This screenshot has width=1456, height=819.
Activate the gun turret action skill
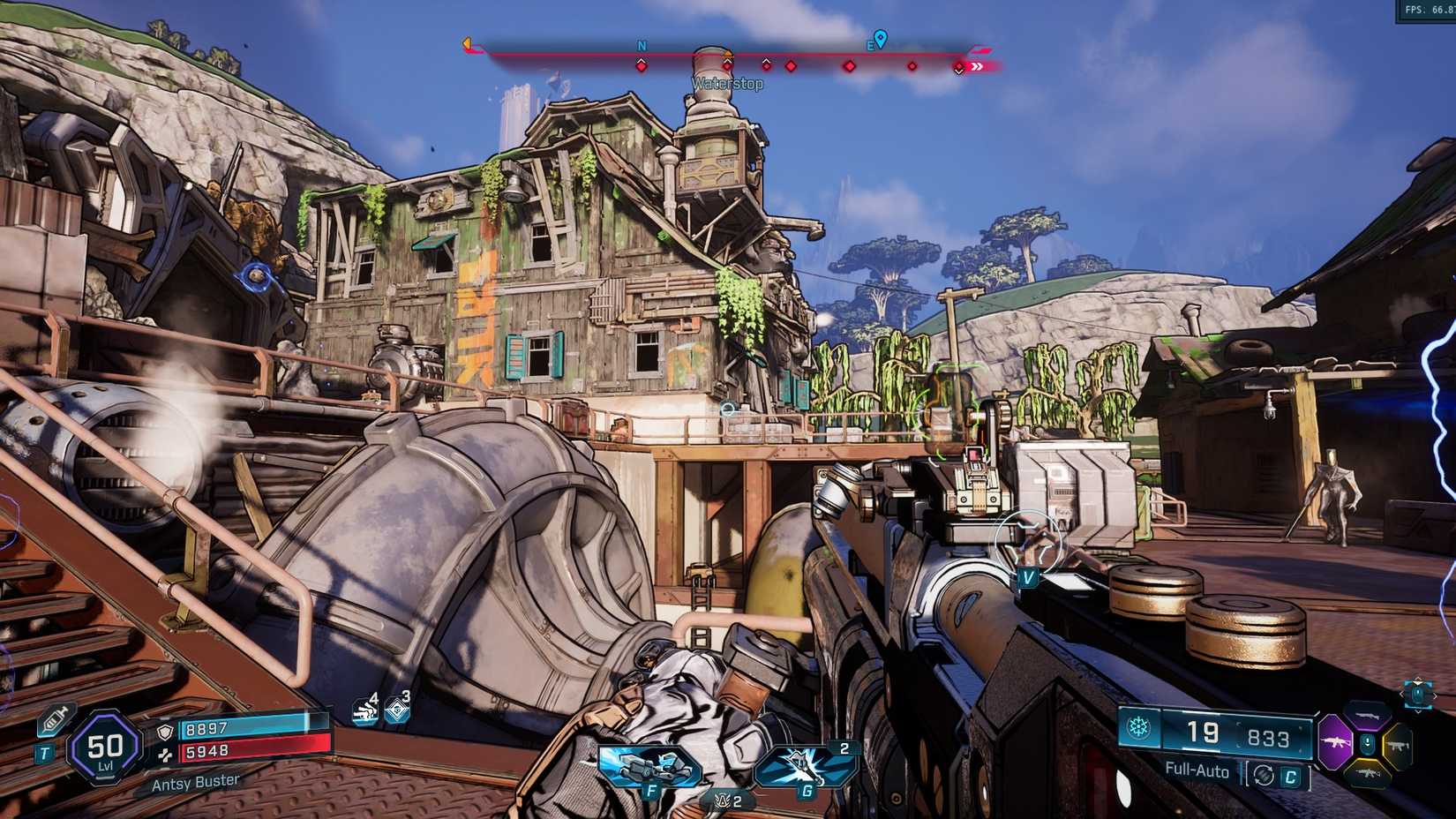pyautogui.click(x=649, y=765)
